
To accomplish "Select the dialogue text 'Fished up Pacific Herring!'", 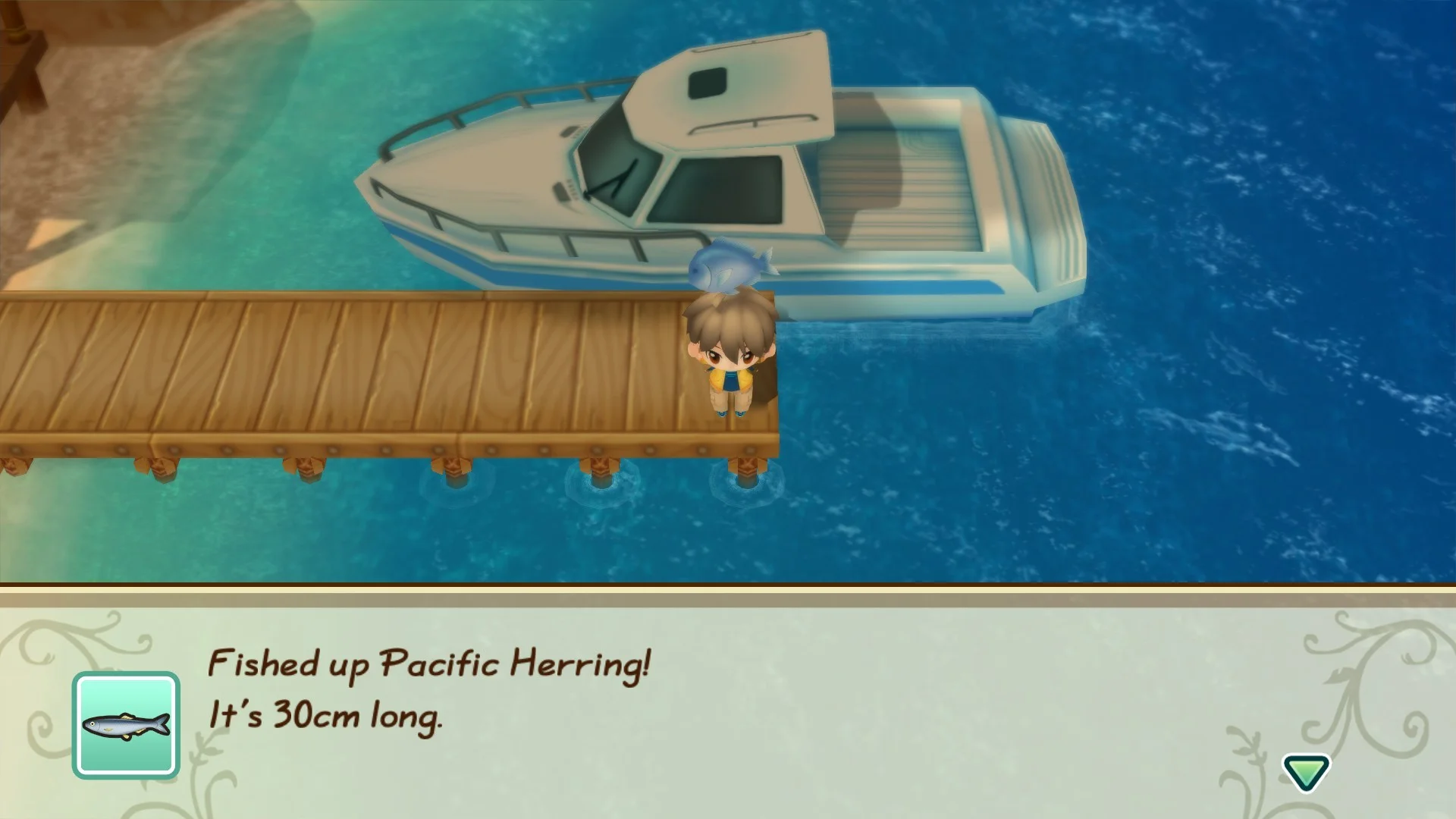I will tap(428, 662).
